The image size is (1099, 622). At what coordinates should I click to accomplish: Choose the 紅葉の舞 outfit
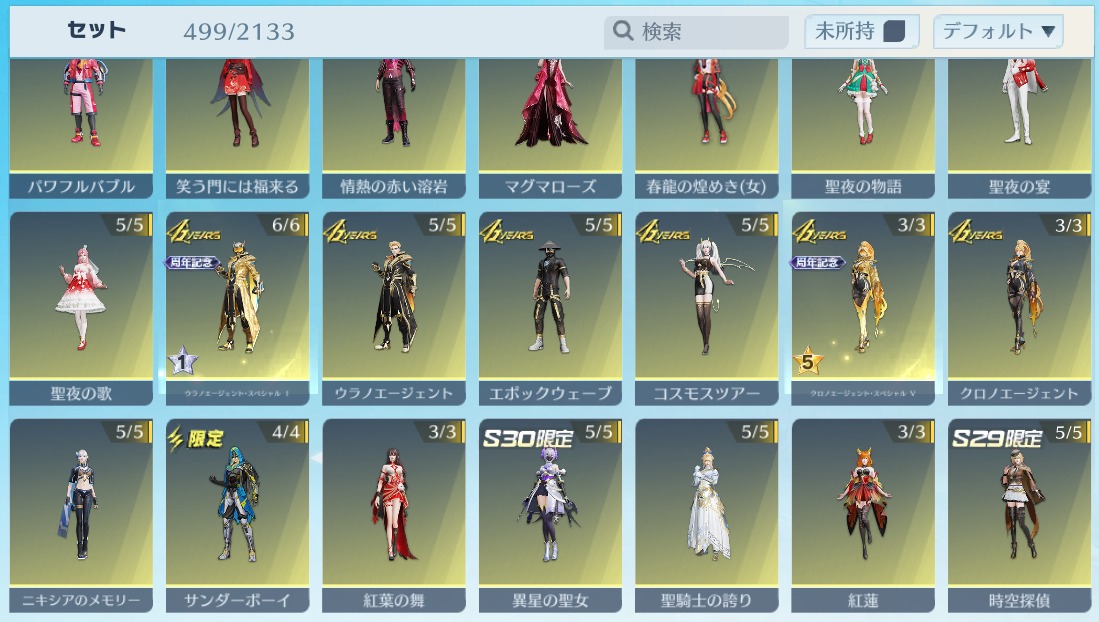click(x=394, y=513)
